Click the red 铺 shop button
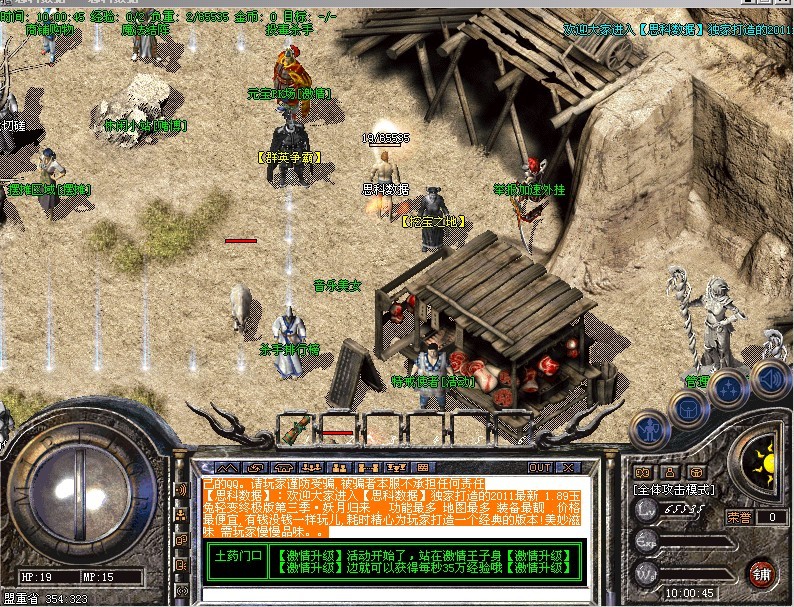This screenshot has height=607, width=794. point(761,572)
